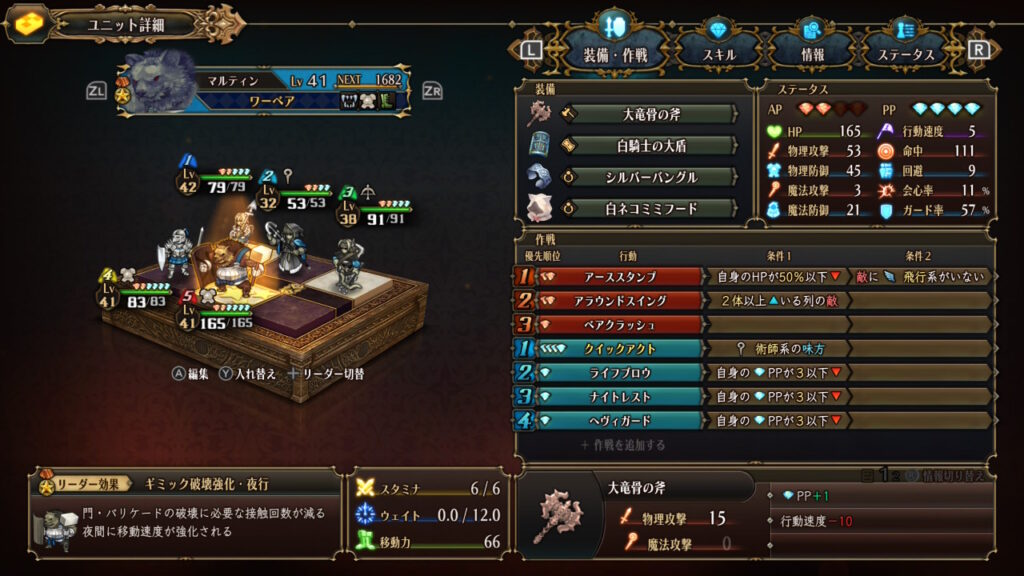Select the 白ネコミミフード equipment slot
The image size is (1024, 576).
(x=650, y=209)
